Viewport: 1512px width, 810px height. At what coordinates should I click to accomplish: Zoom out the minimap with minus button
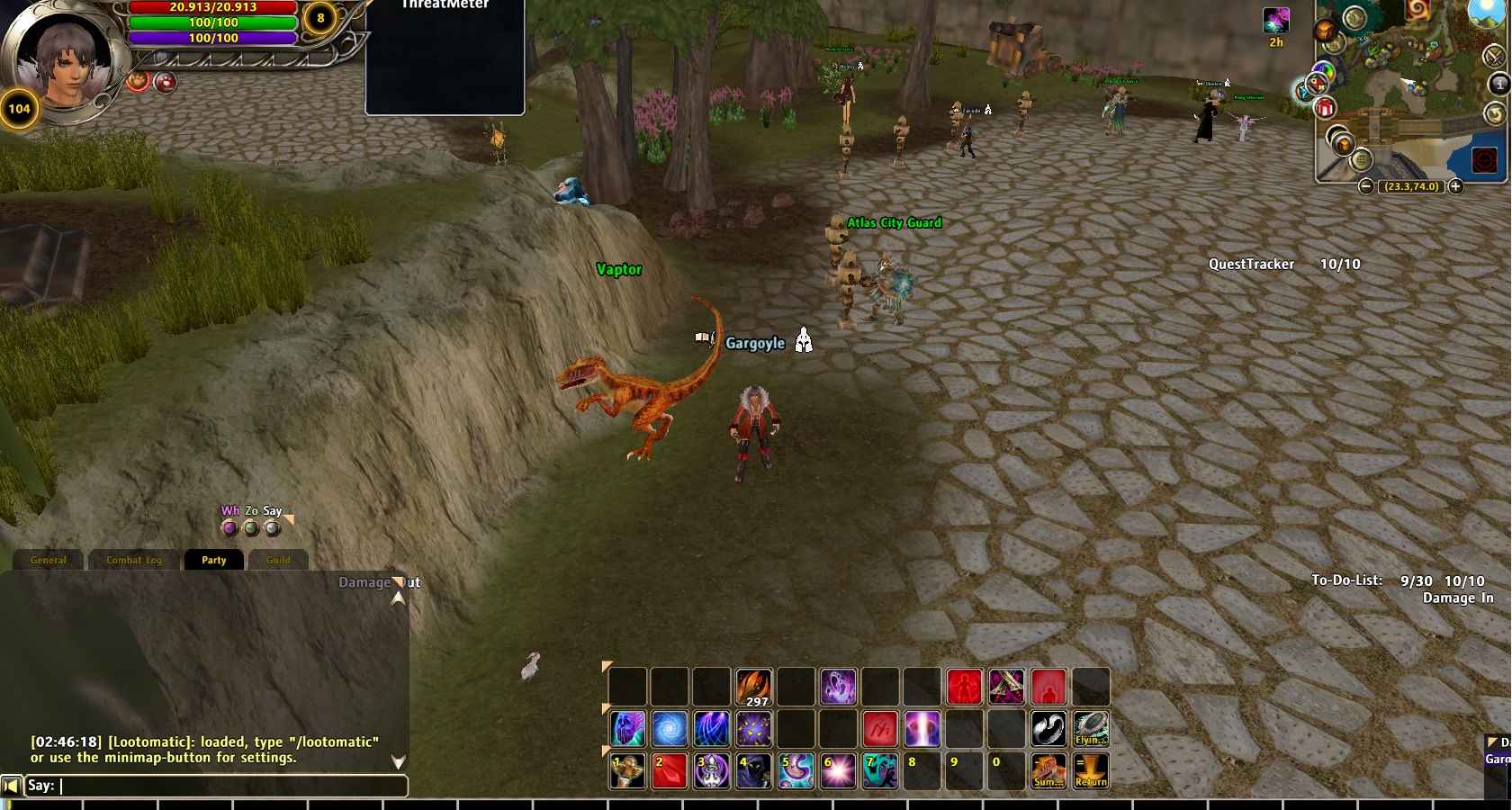tap(1366, 186)
